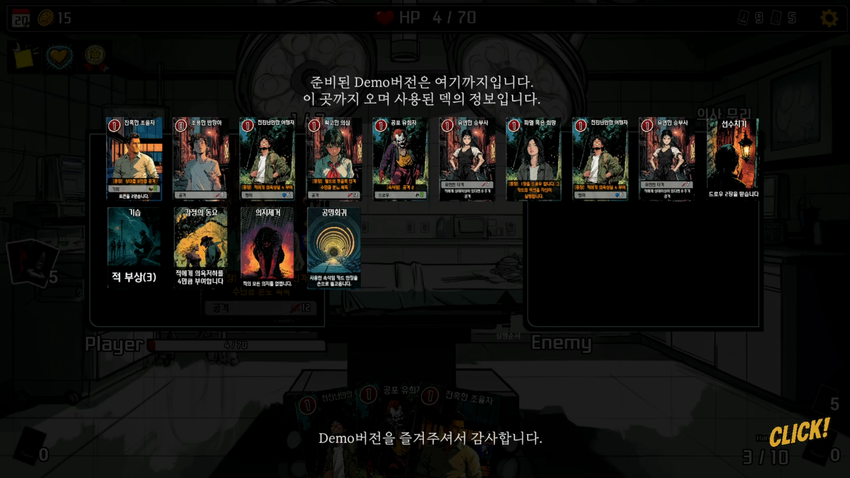The height and width of the screenshot is (478, 850).
Task: Pick the schoolgirl card with red ribbon
Action: coord(334,159)
